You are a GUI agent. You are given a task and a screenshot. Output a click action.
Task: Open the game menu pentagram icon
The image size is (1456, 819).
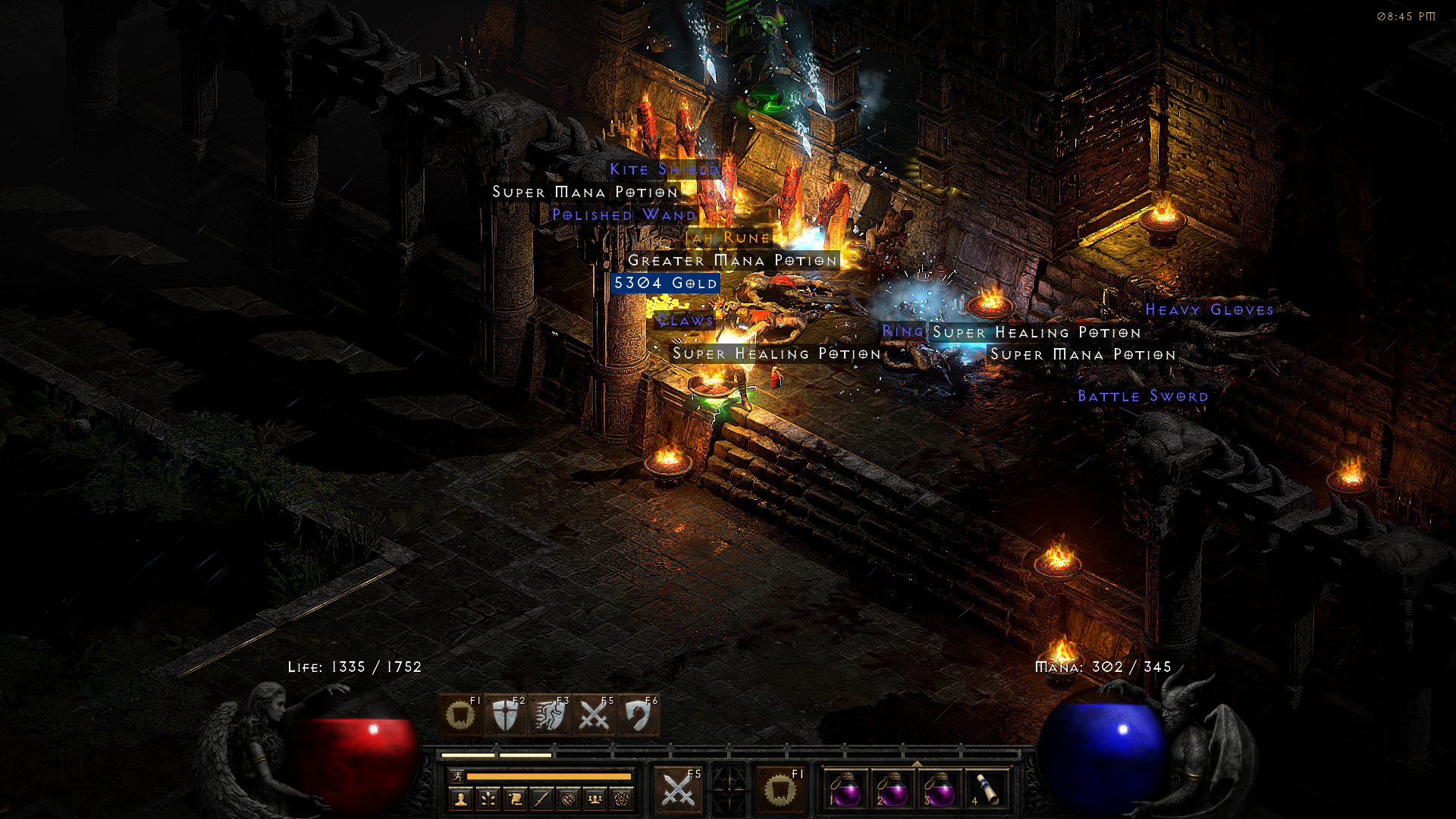tap(623, 799)
